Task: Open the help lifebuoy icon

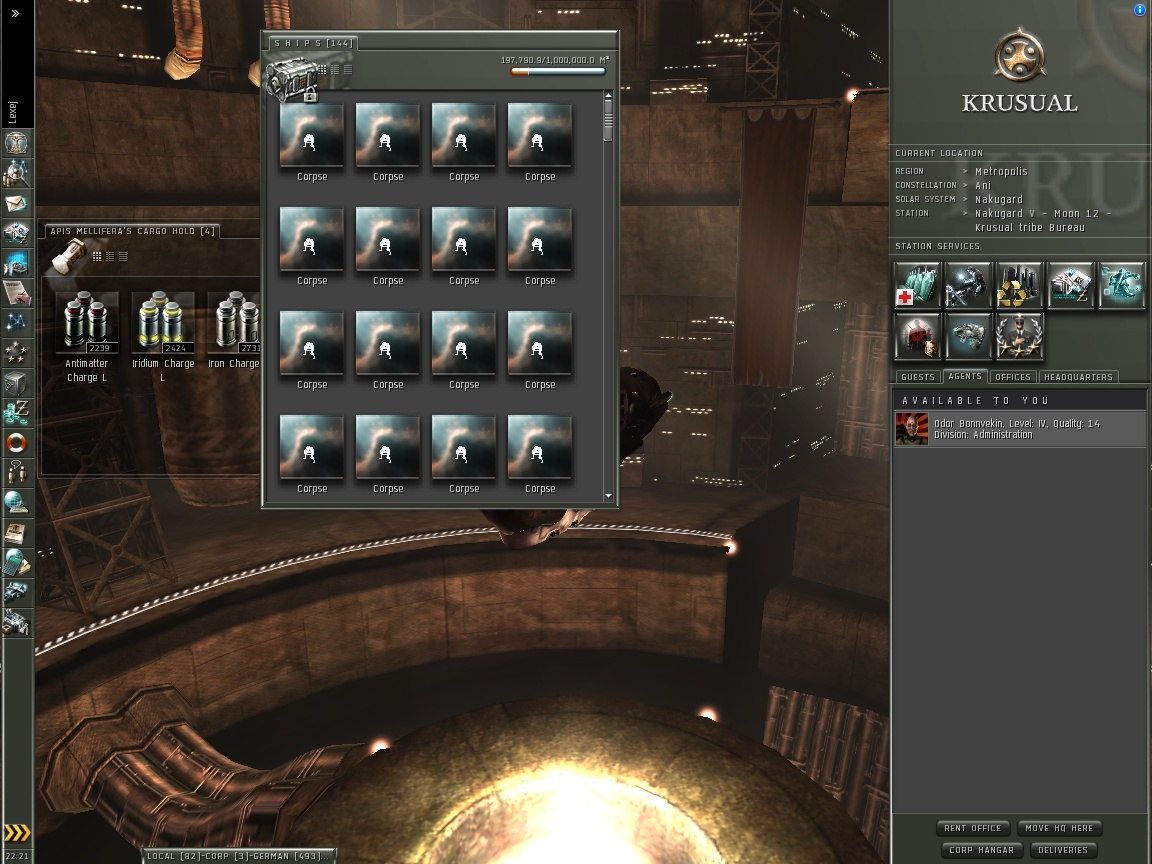Action: coord(16,442)
